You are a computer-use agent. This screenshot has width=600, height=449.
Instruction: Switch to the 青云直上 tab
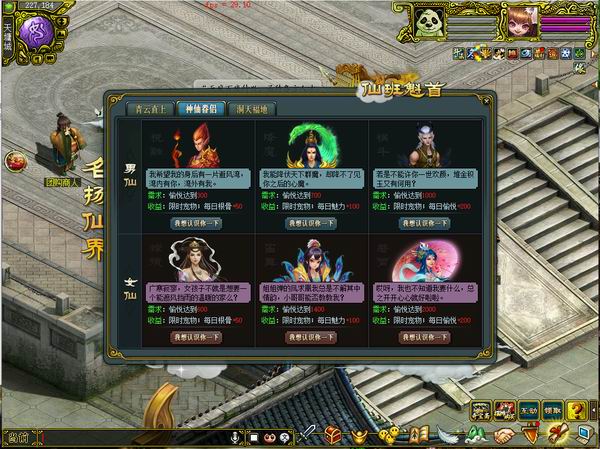[x=148, y=108]
